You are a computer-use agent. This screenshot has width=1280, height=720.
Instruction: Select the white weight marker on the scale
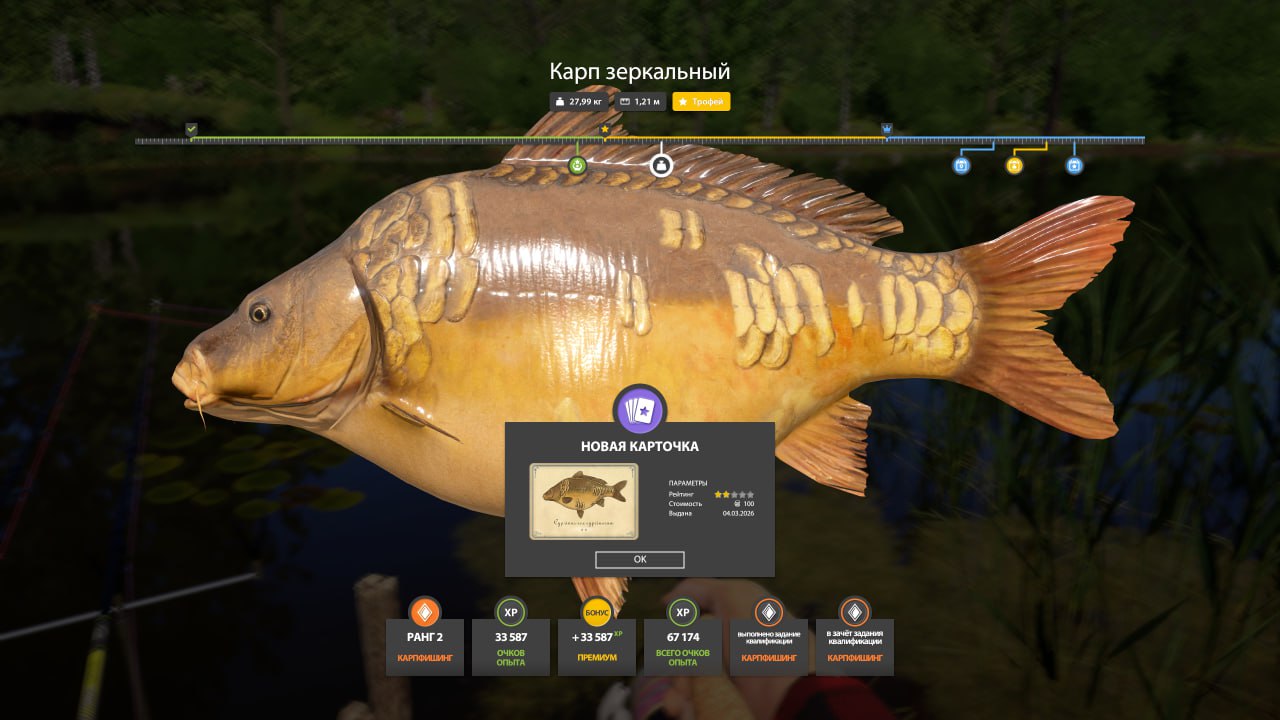tap(661, 165)
